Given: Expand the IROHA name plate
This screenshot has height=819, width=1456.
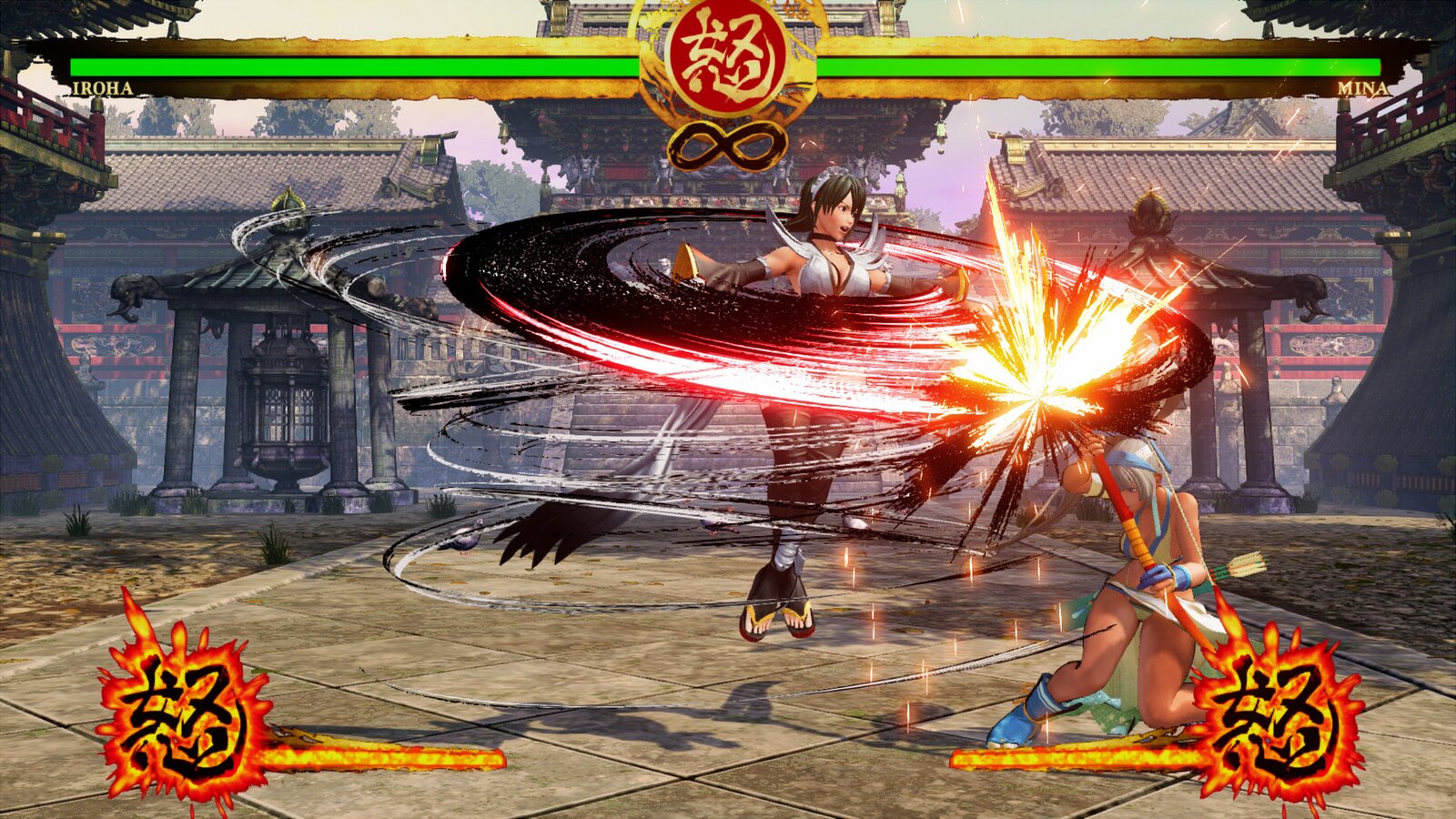Looking at the screenshot, I should [103, 88].
